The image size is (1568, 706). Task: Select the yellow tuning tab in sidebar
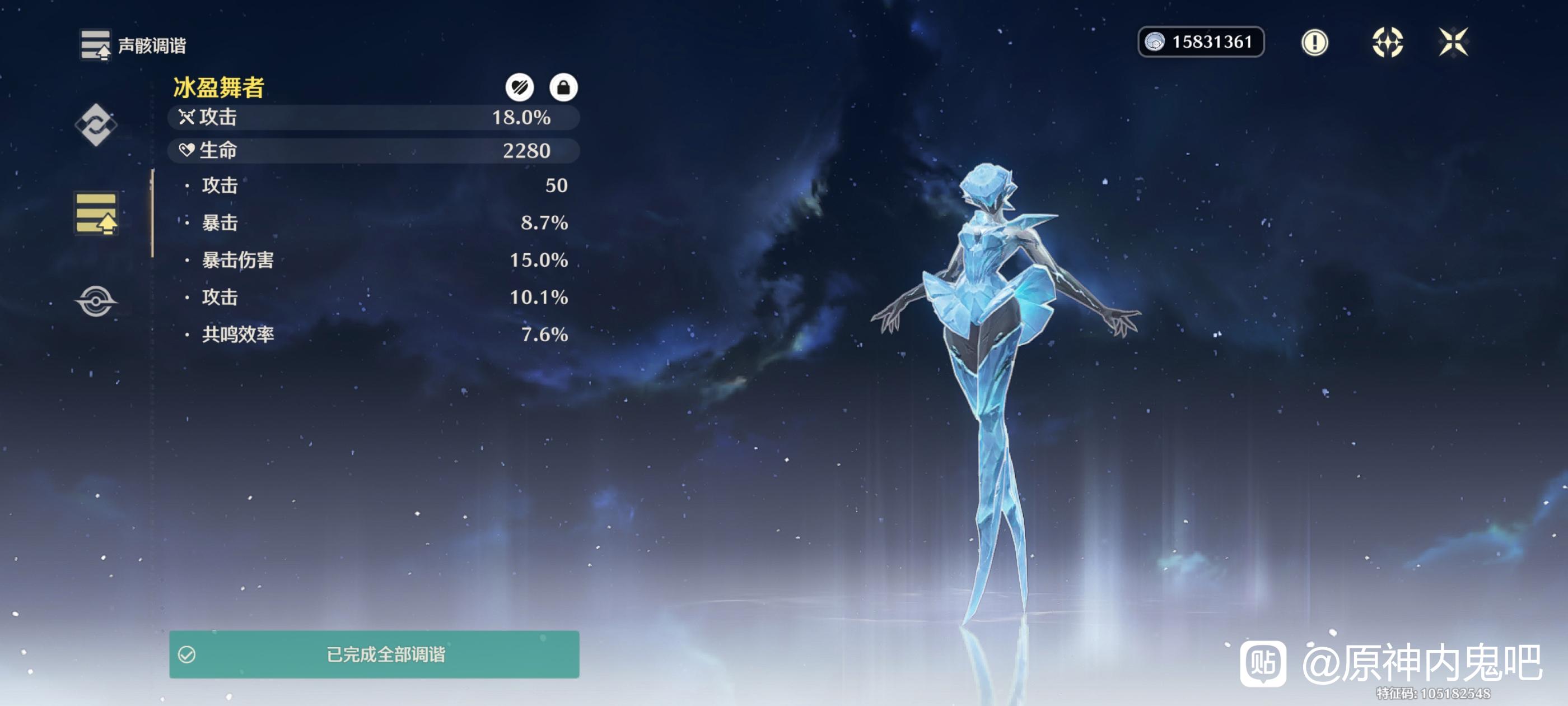point(96,214)
